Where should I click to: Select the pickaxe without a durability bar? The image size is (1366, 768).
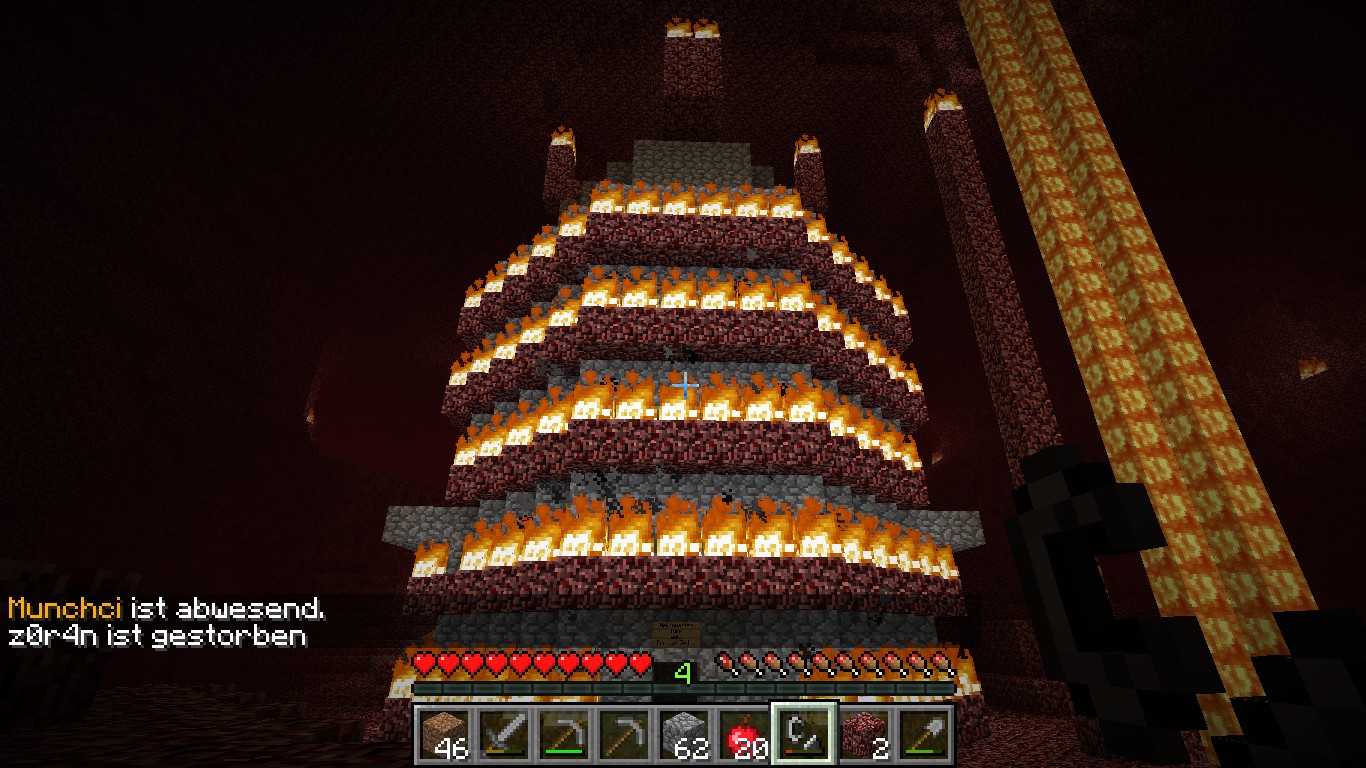[x=624, y=737]
